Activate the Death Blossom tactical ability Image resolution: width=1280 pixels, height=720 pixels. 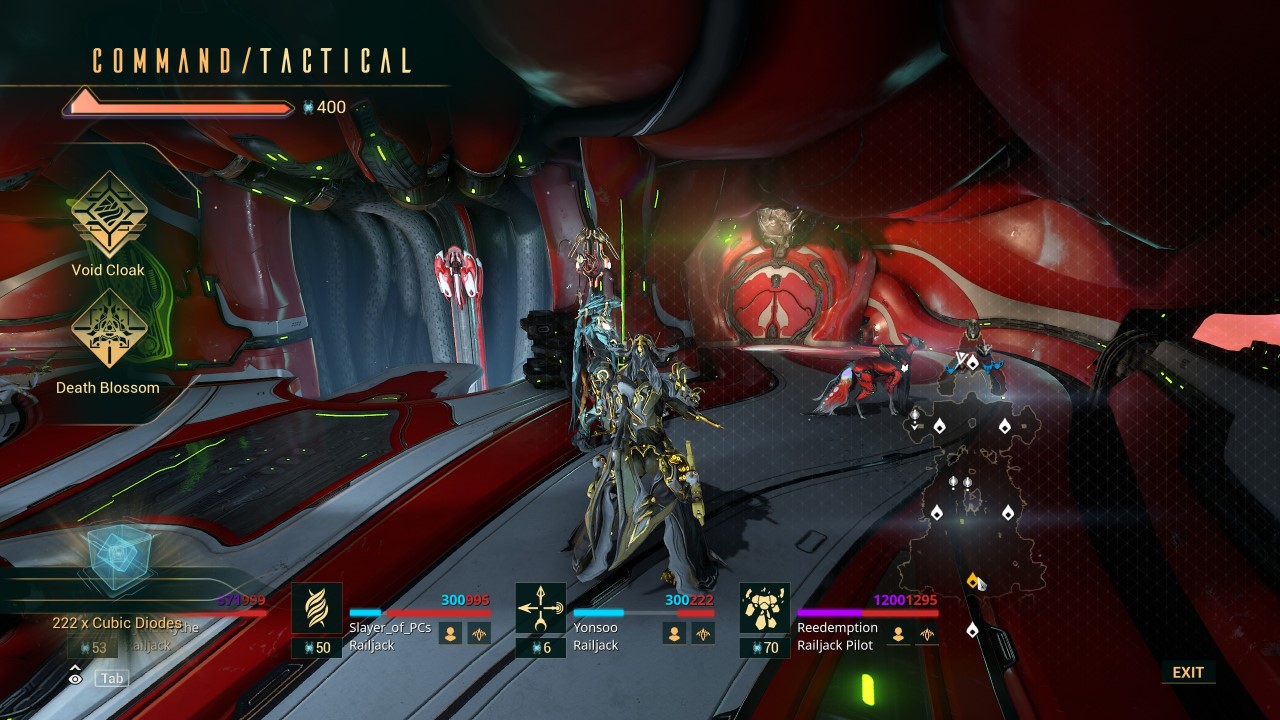(108, 330)
